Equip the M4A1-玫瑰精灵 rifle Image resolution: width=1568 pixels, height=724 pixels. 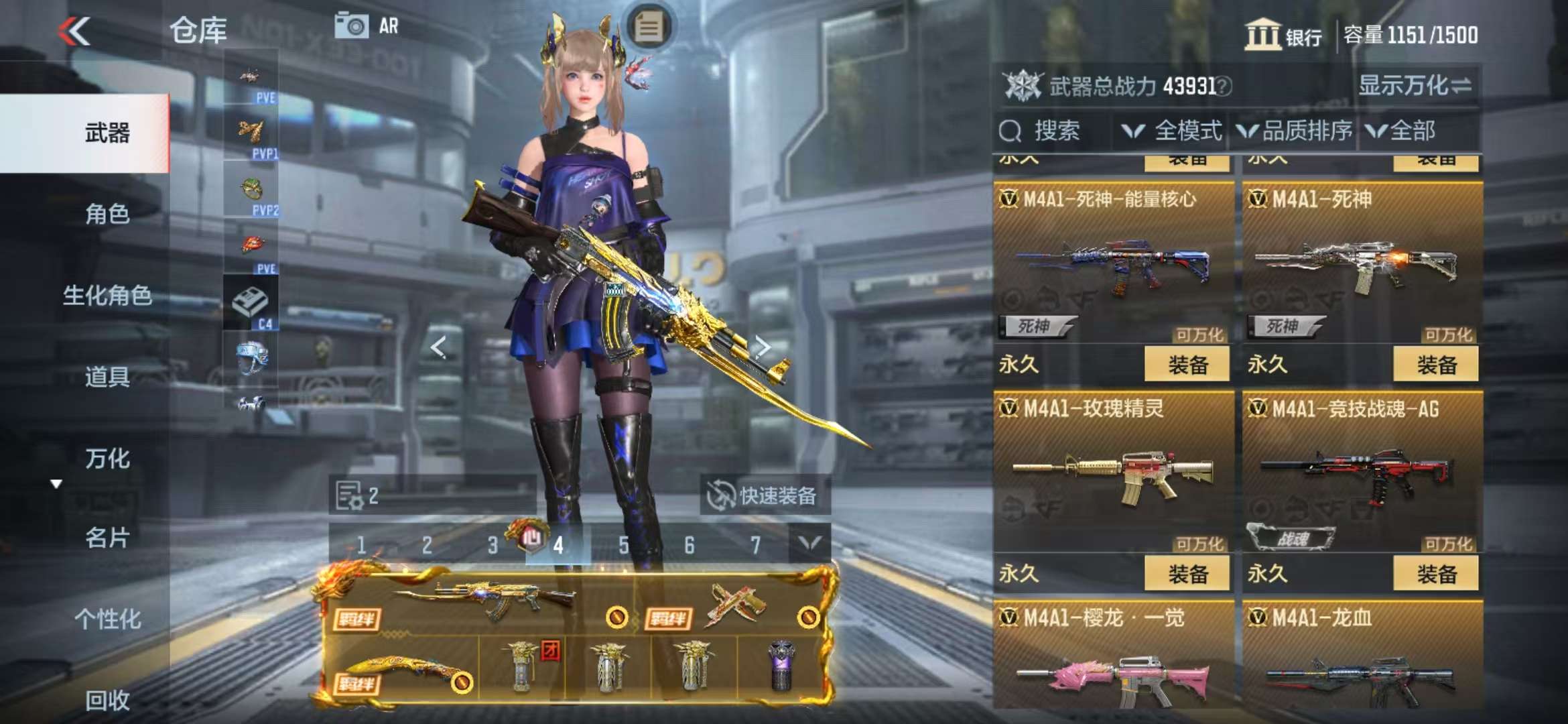1187,574
